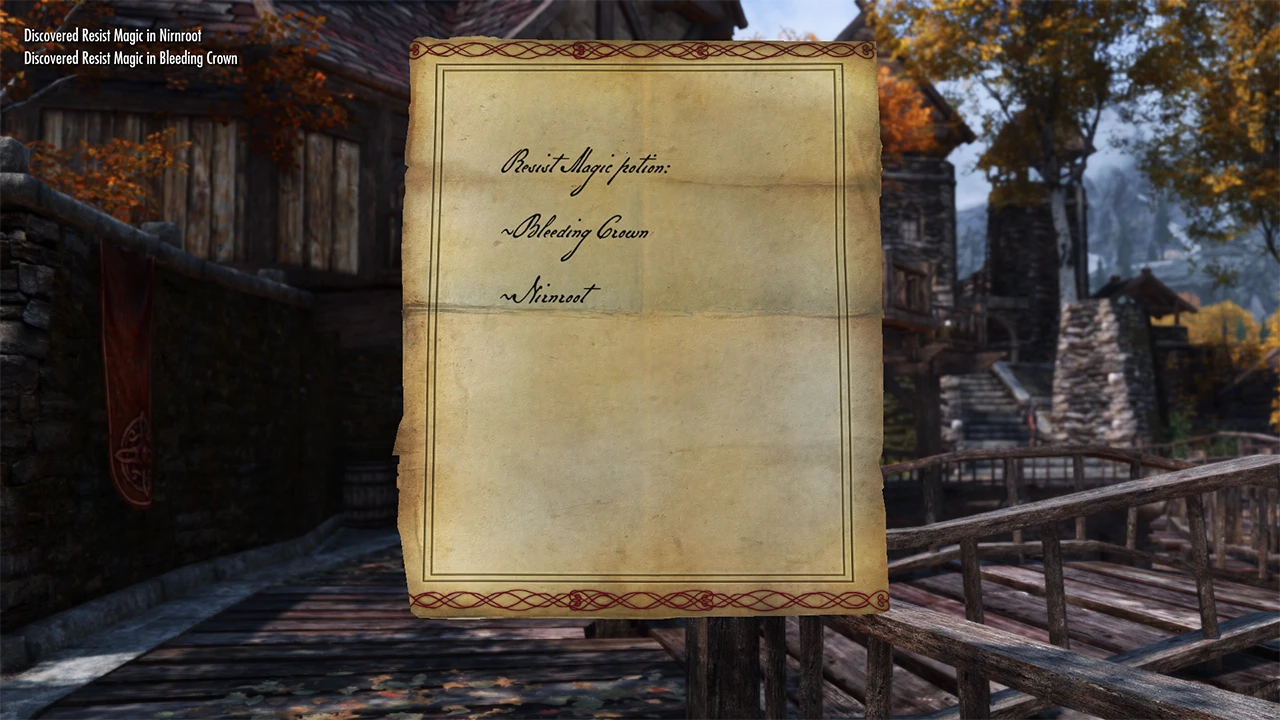Click the blank lower half of the parchment

640,450
